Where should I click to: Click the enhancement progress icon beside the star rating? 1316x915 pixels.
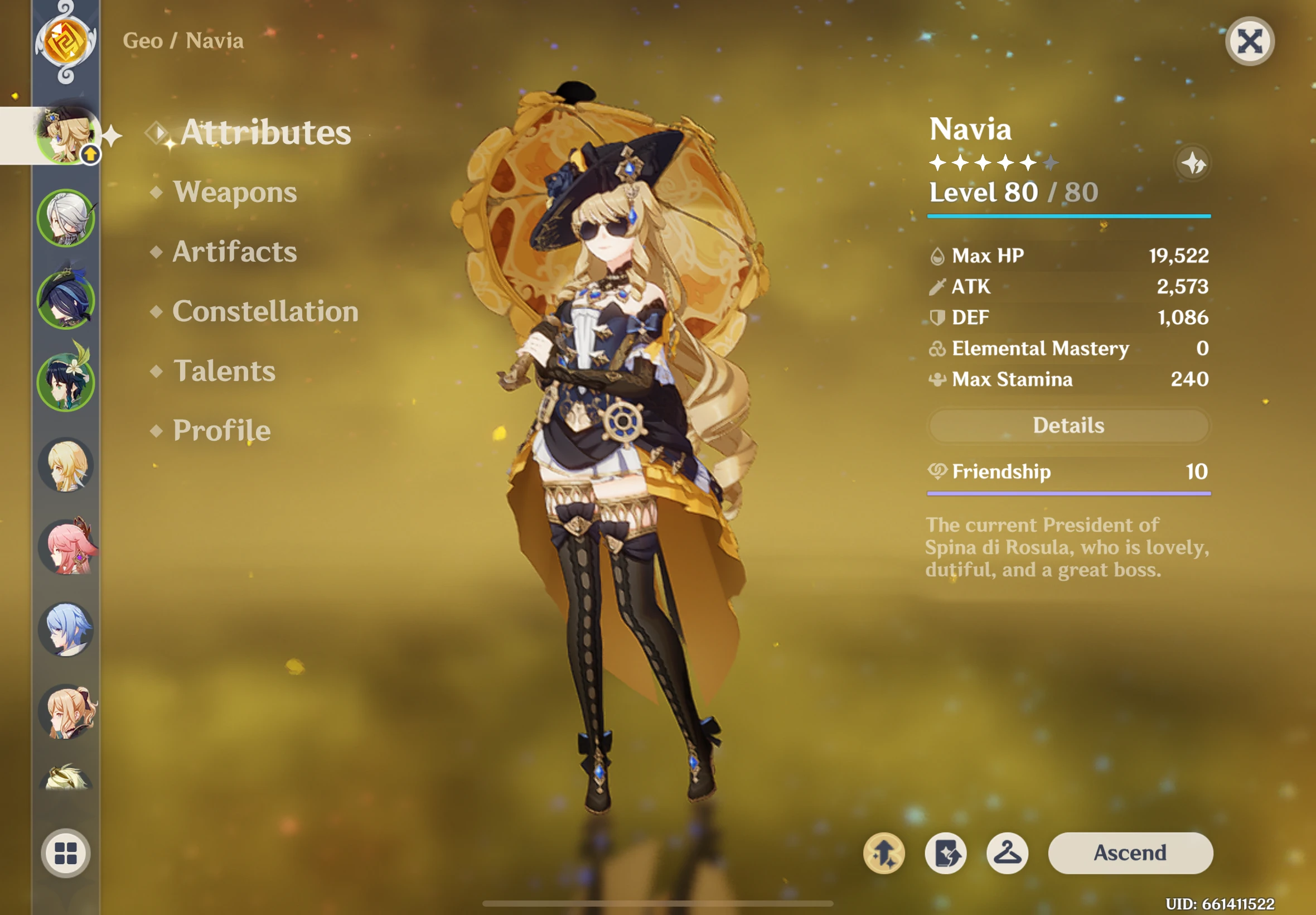coord(1192,163)
